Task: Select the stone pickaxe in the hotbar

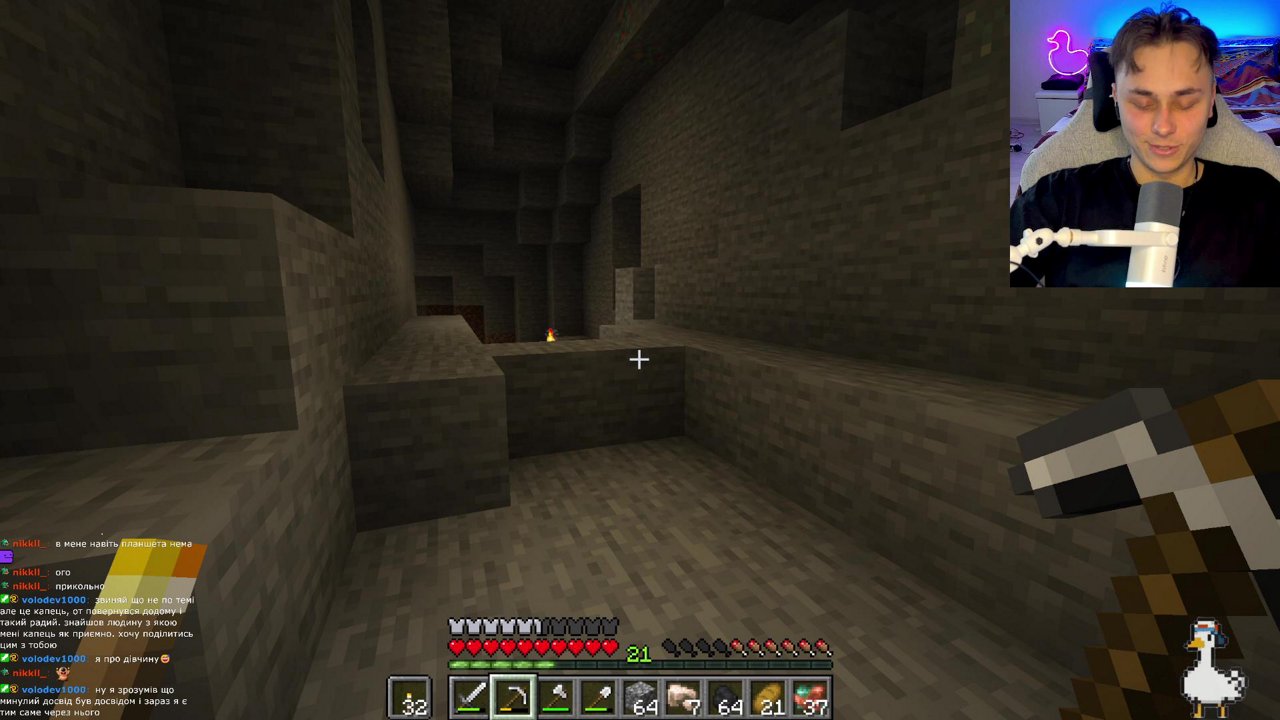Action: pos(514,696)
